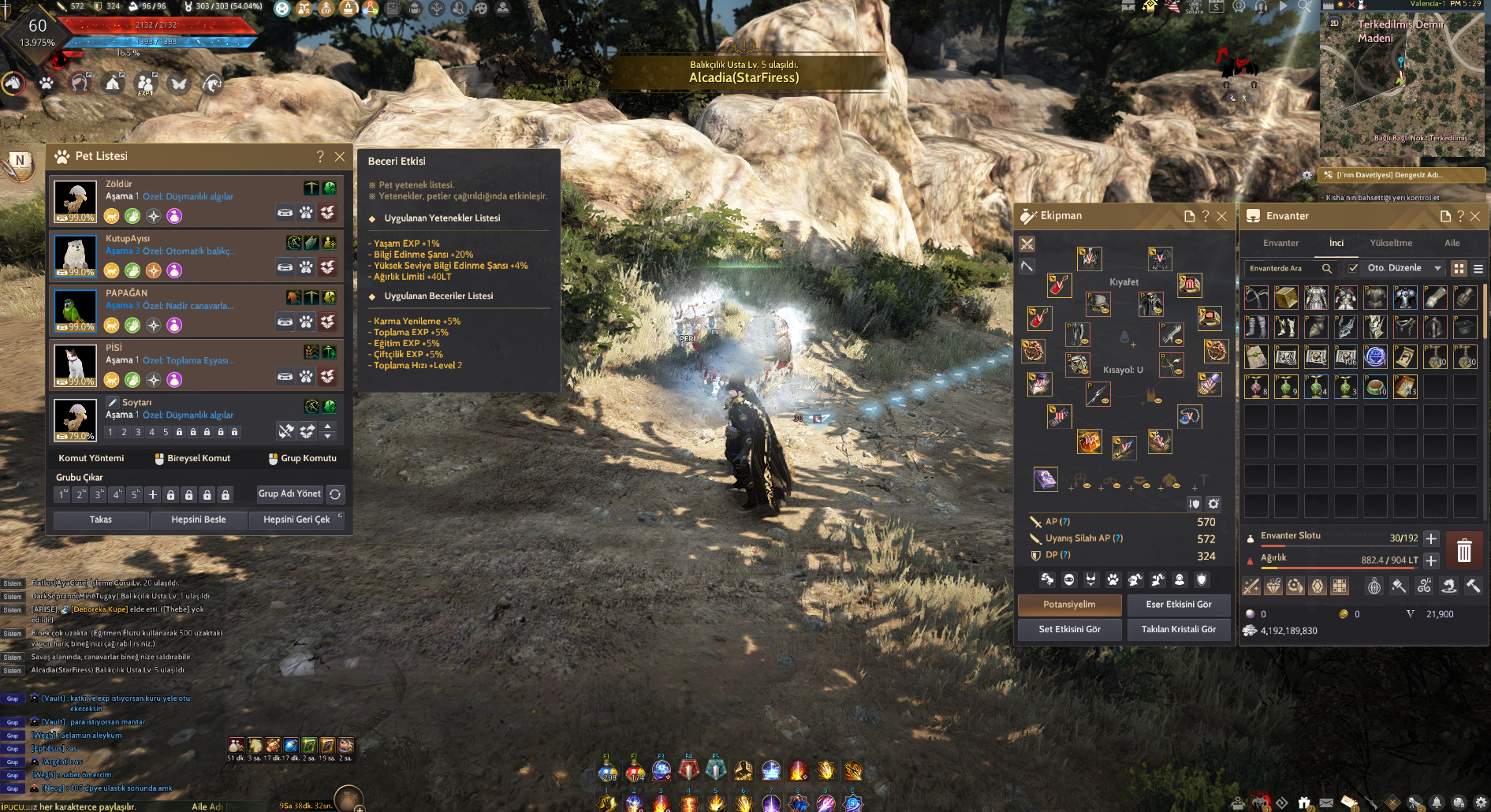Click the inventory trash can icon

click(x=1464, y=549)
